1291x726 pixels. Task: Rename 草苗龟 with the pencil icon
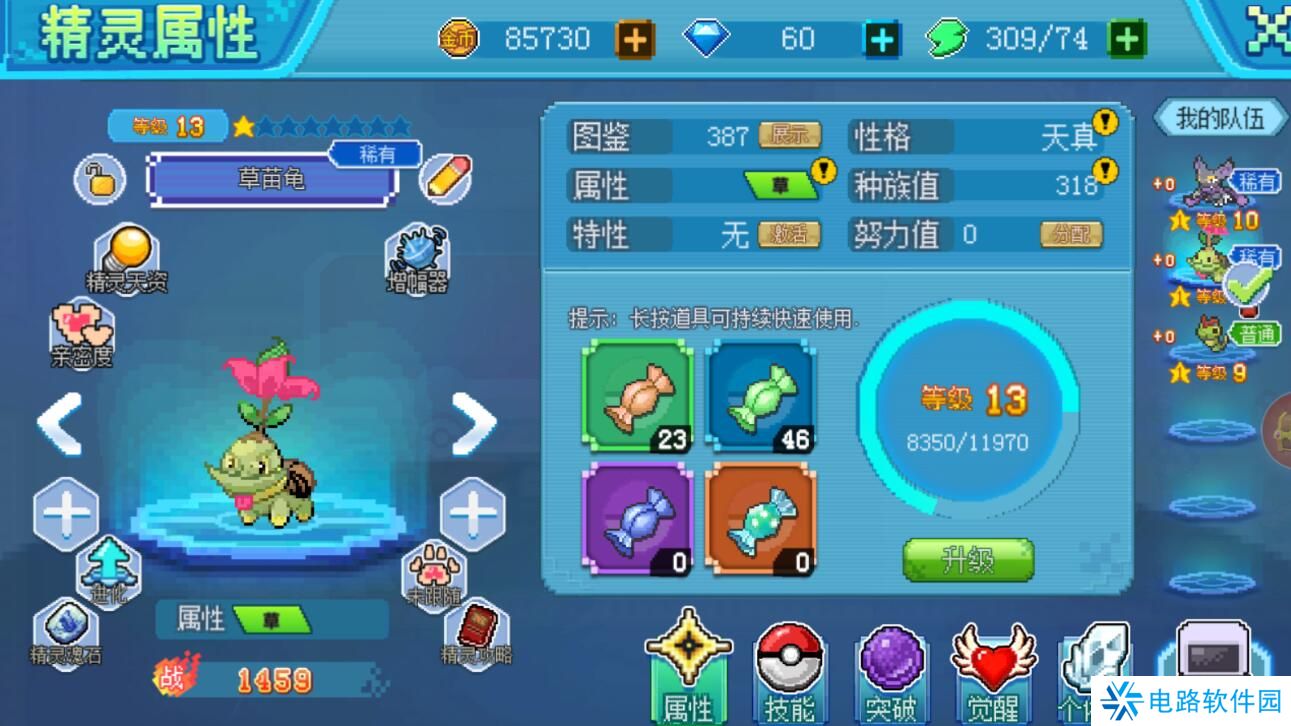click(443, 179)
